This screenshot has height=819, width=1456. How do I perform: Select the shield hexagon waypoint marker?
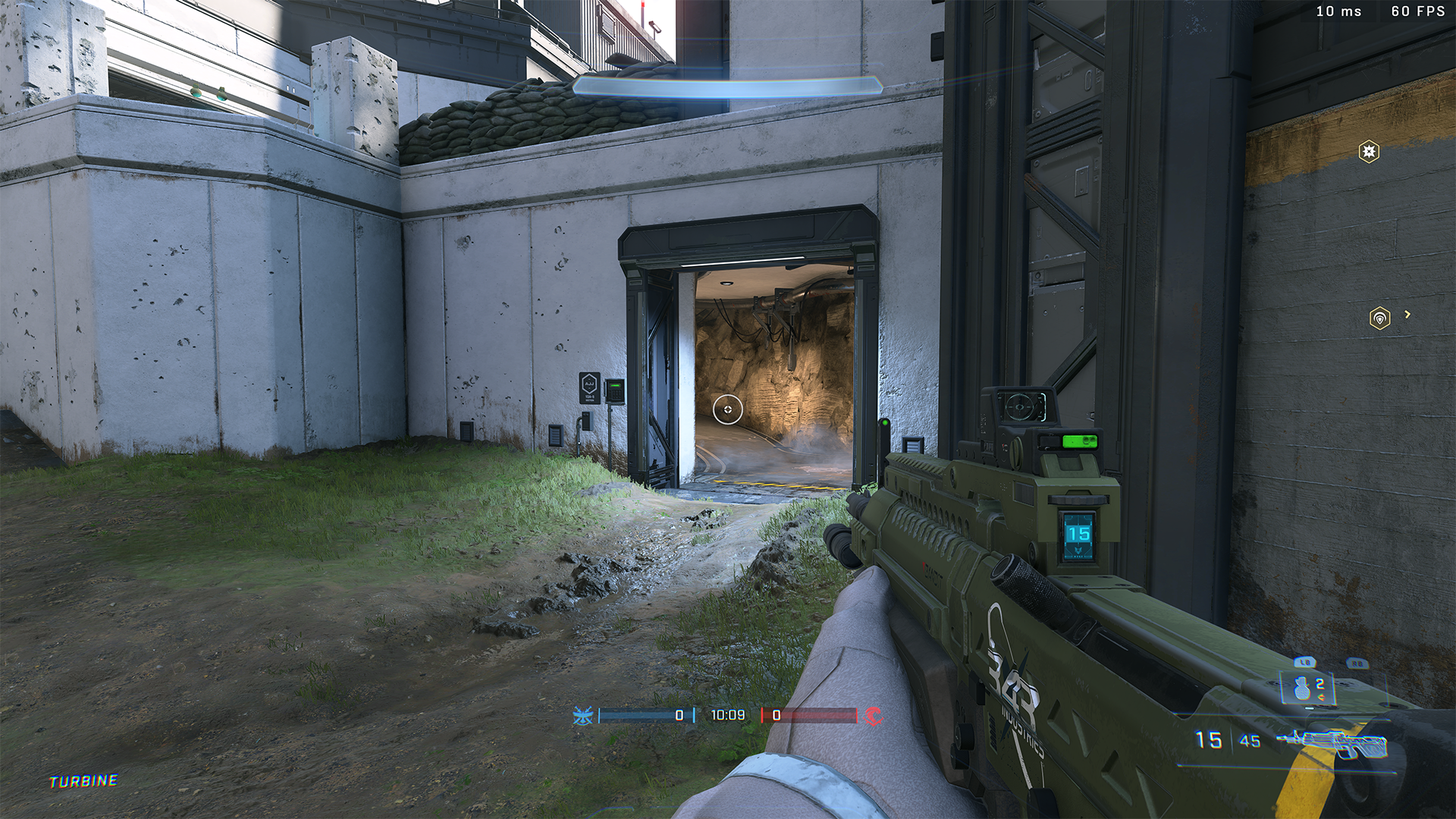point(1379,318)
